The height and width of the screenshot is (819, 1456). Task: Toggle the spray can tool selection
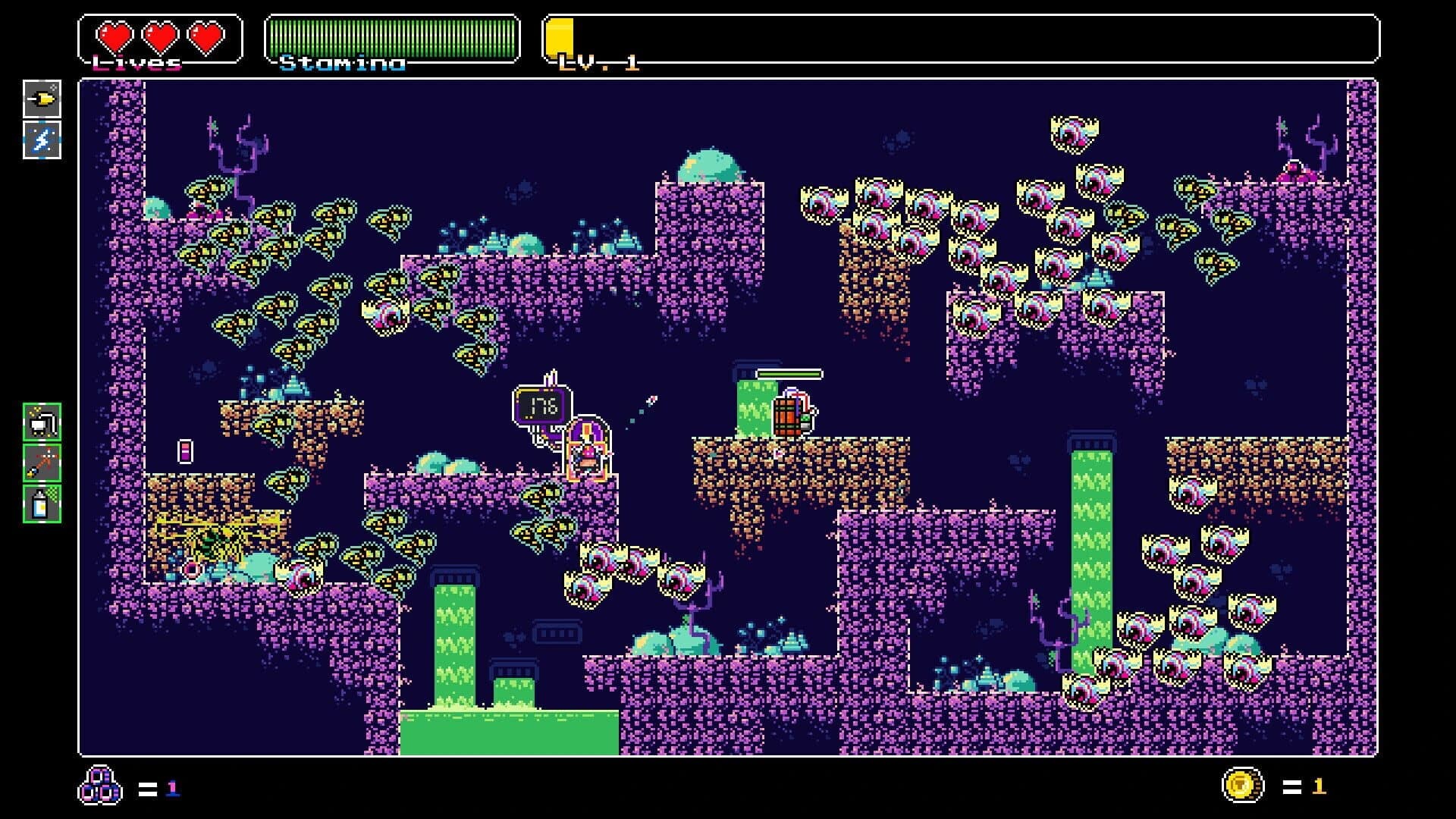click(43, 504)
